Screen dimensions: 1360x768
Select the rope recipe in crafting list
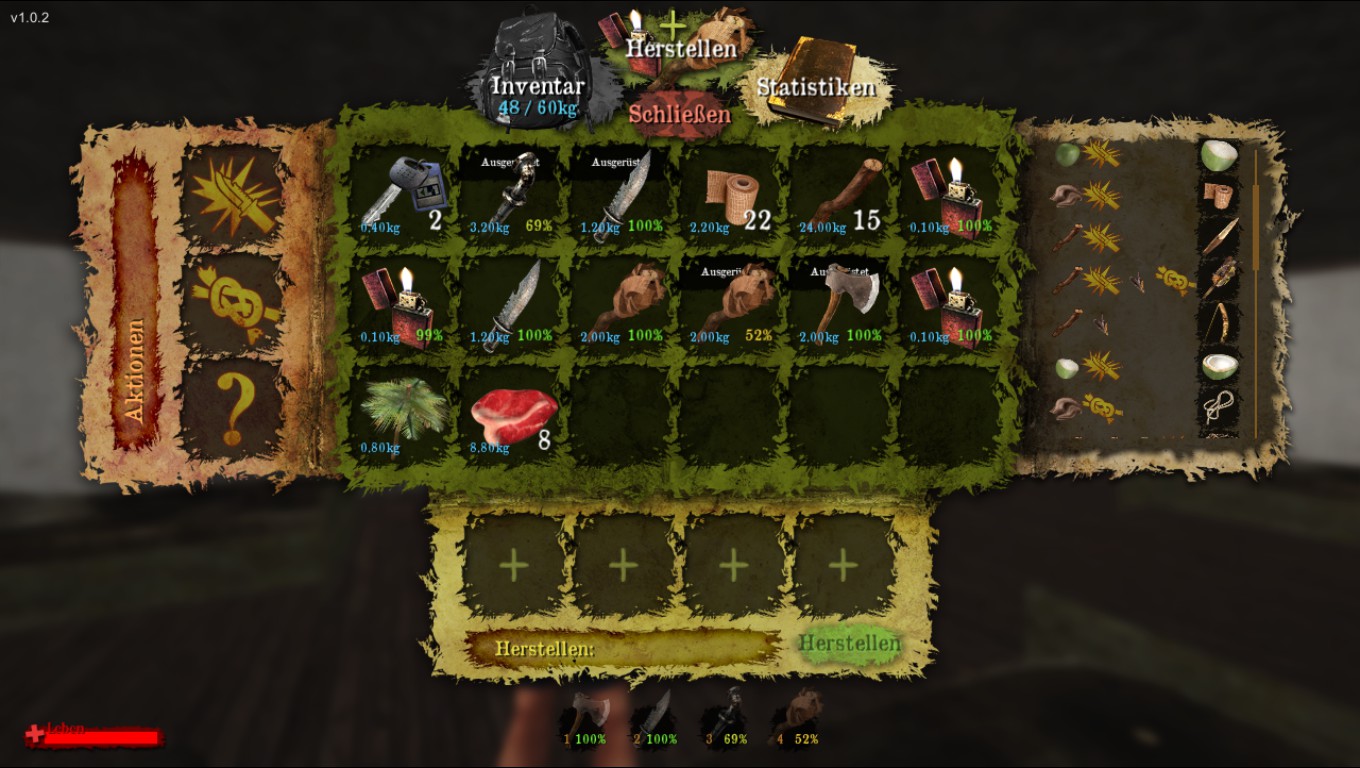point(1220,406)
